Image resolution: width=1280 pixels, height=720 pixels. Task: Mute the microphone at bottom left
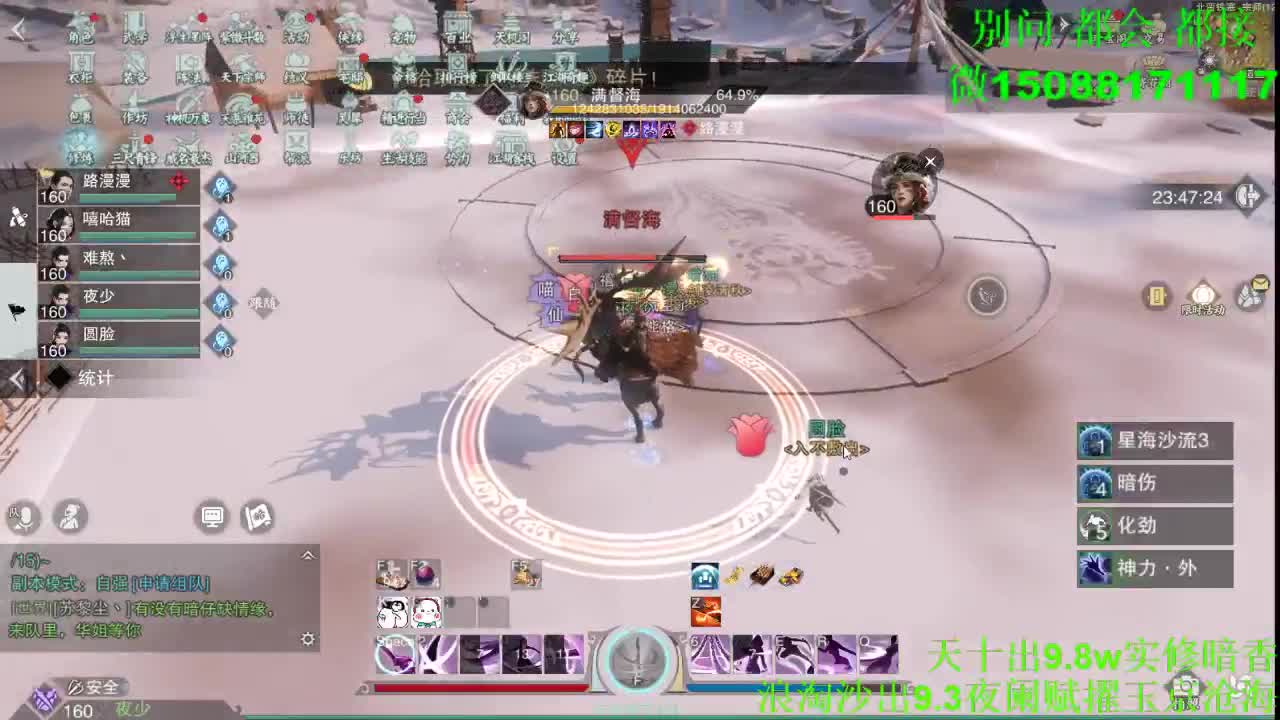click(22, 518)
